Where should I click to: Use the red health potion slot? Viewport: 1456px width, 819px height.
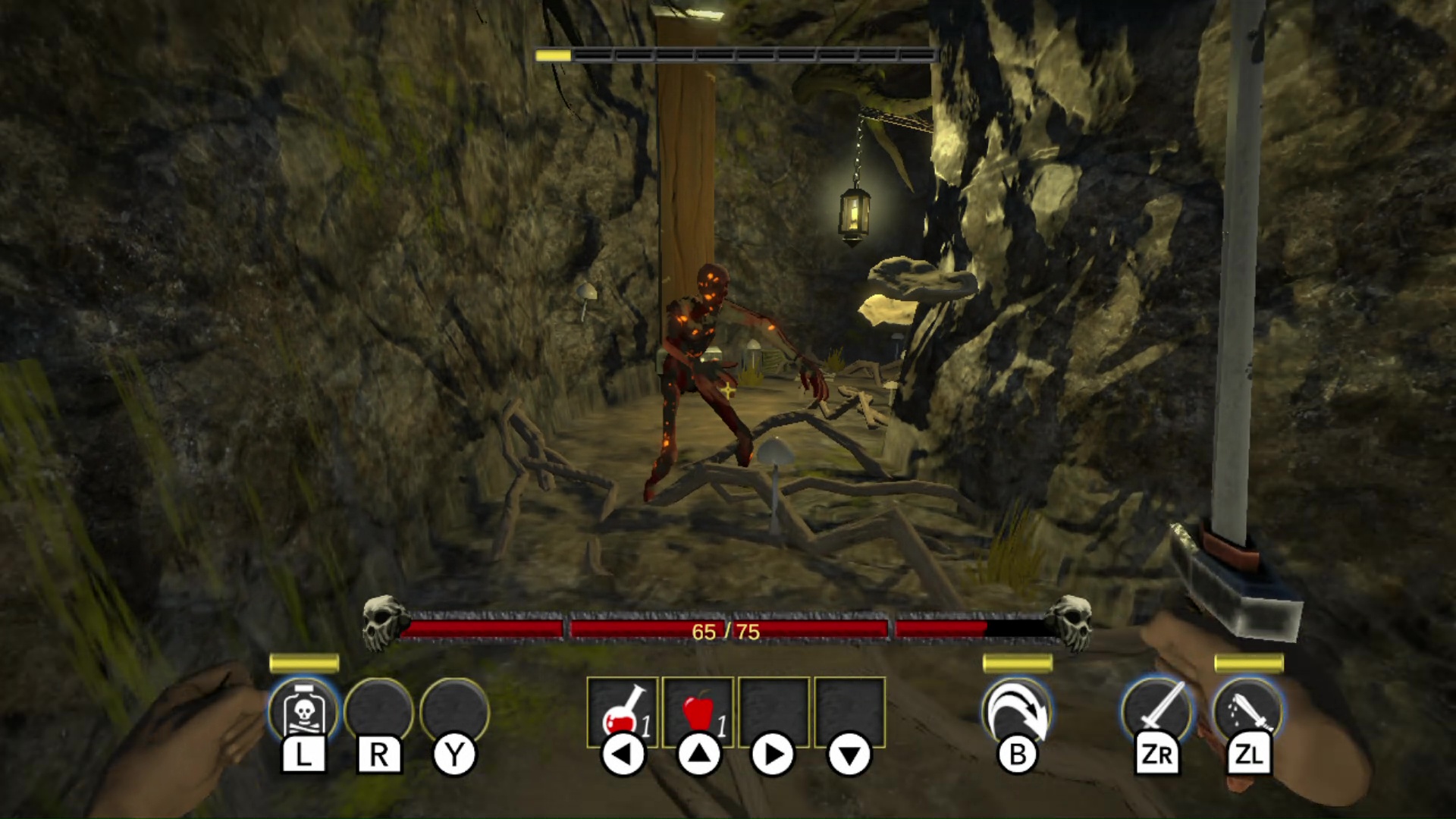click(622, 712)
